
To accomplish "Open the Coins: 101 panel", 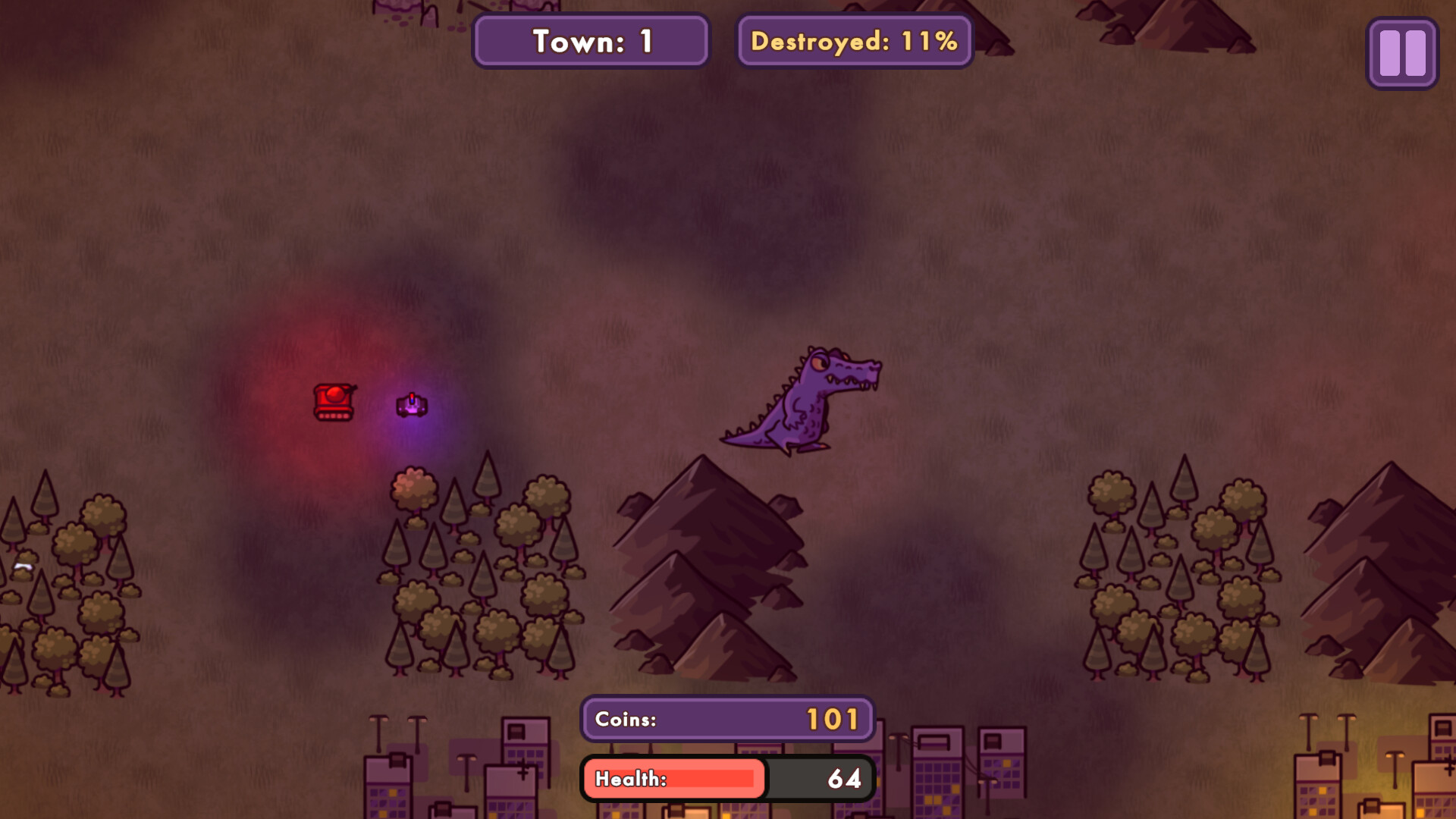I will (726, 719).
